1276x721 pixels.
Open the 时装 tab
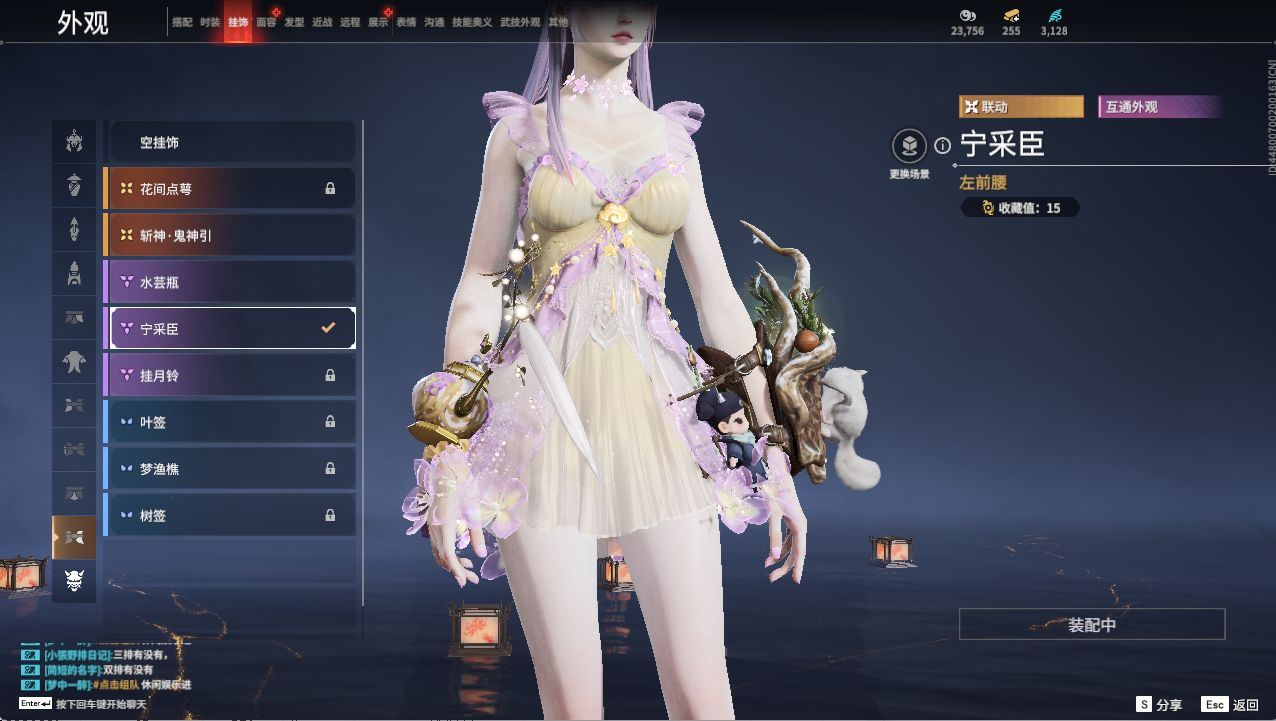point(210,22)
